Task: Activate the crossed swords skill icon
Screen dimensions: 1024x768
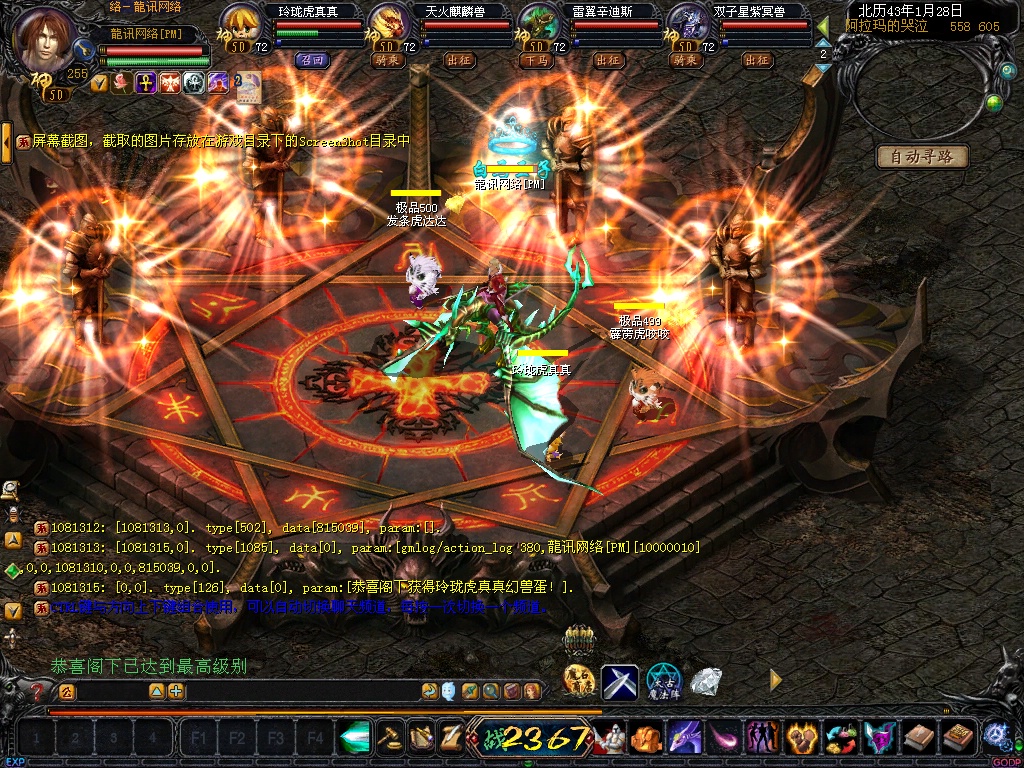Action: (619, 682)
